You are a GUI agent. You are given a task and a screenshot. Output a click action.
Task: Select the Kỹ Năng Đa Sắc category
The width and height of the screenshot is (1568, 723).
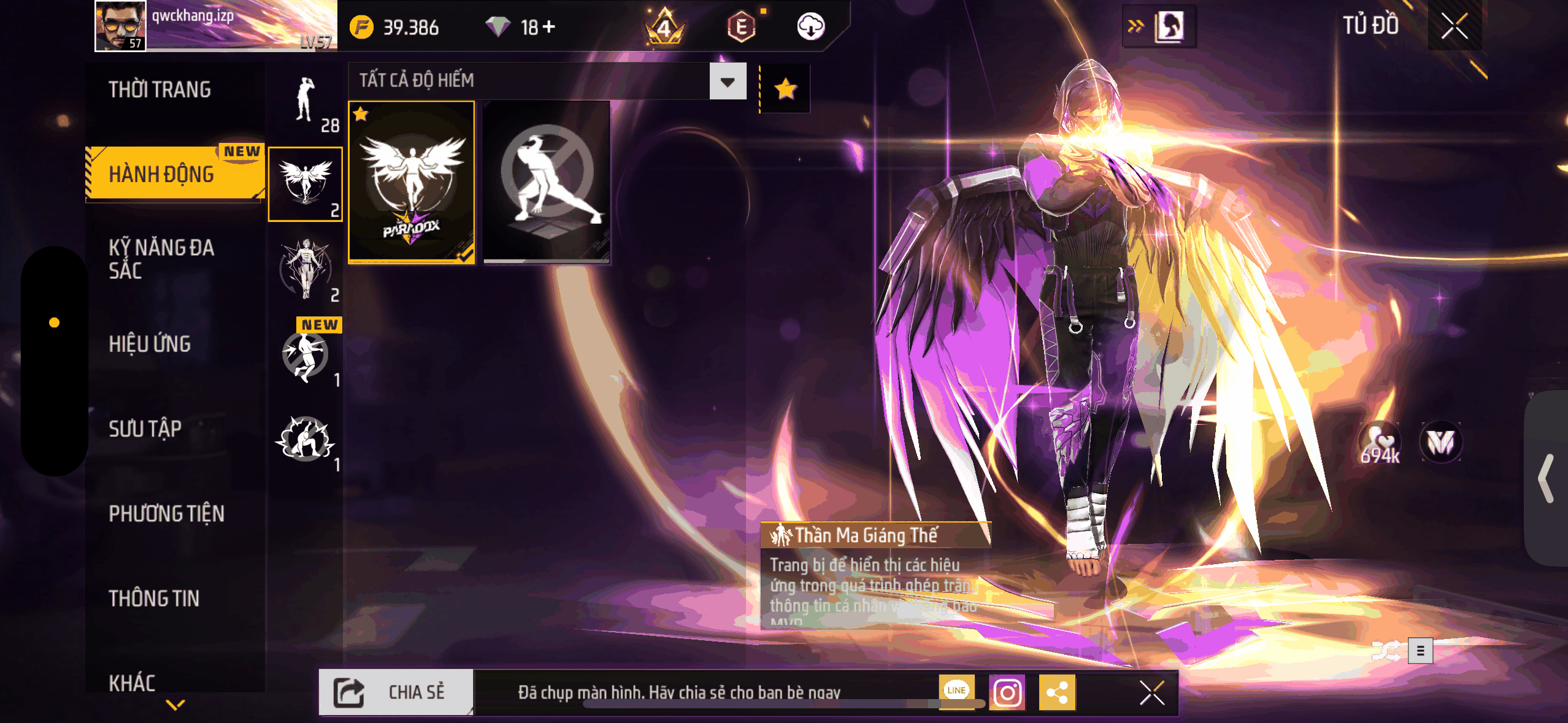[162, 259]
